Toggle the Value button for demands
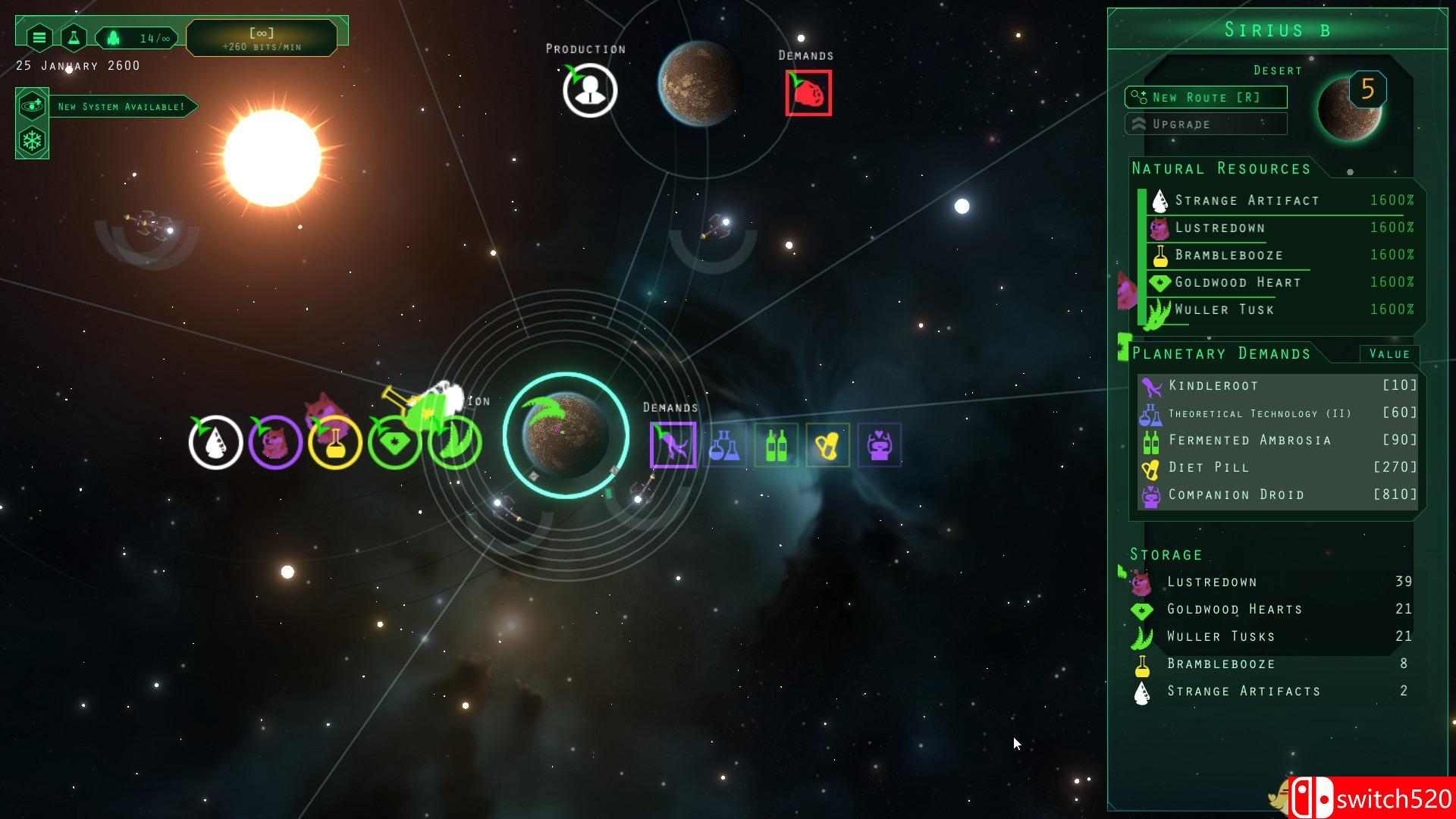Screen dimensions: 1456x819 1389,354
